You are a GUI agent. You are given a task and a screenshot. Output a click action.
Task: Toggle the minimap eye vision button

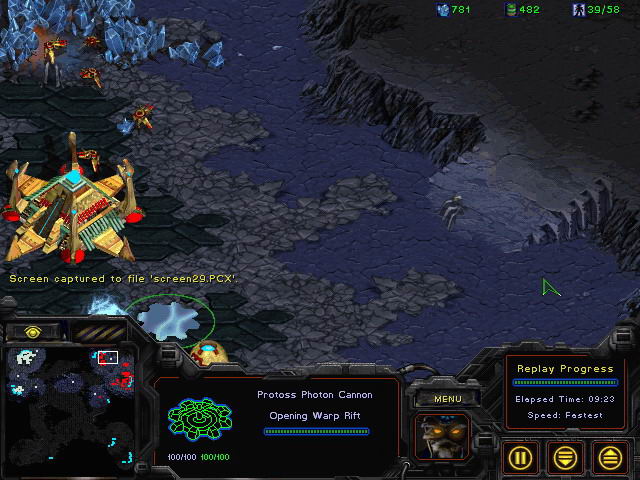[33, 331]
